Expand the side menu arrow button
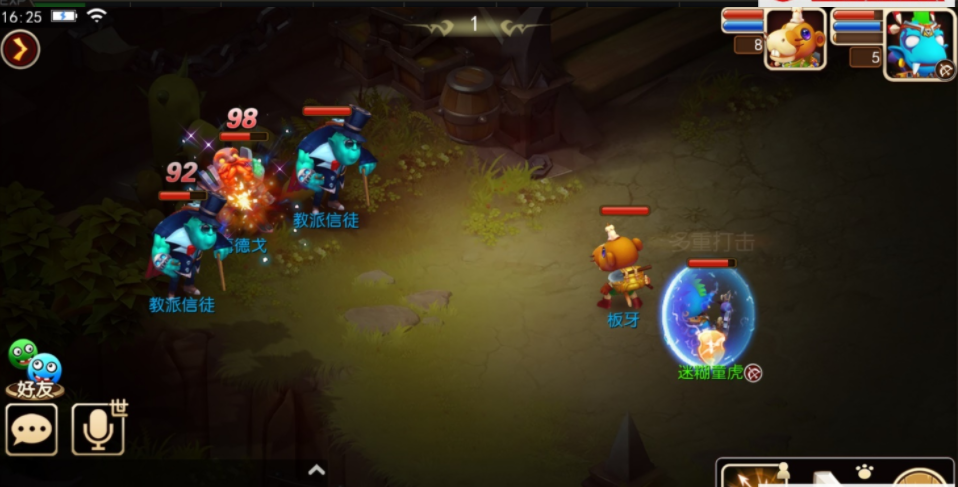The height and width of the screenshot is (487, 958). click(x=20, y=49)
